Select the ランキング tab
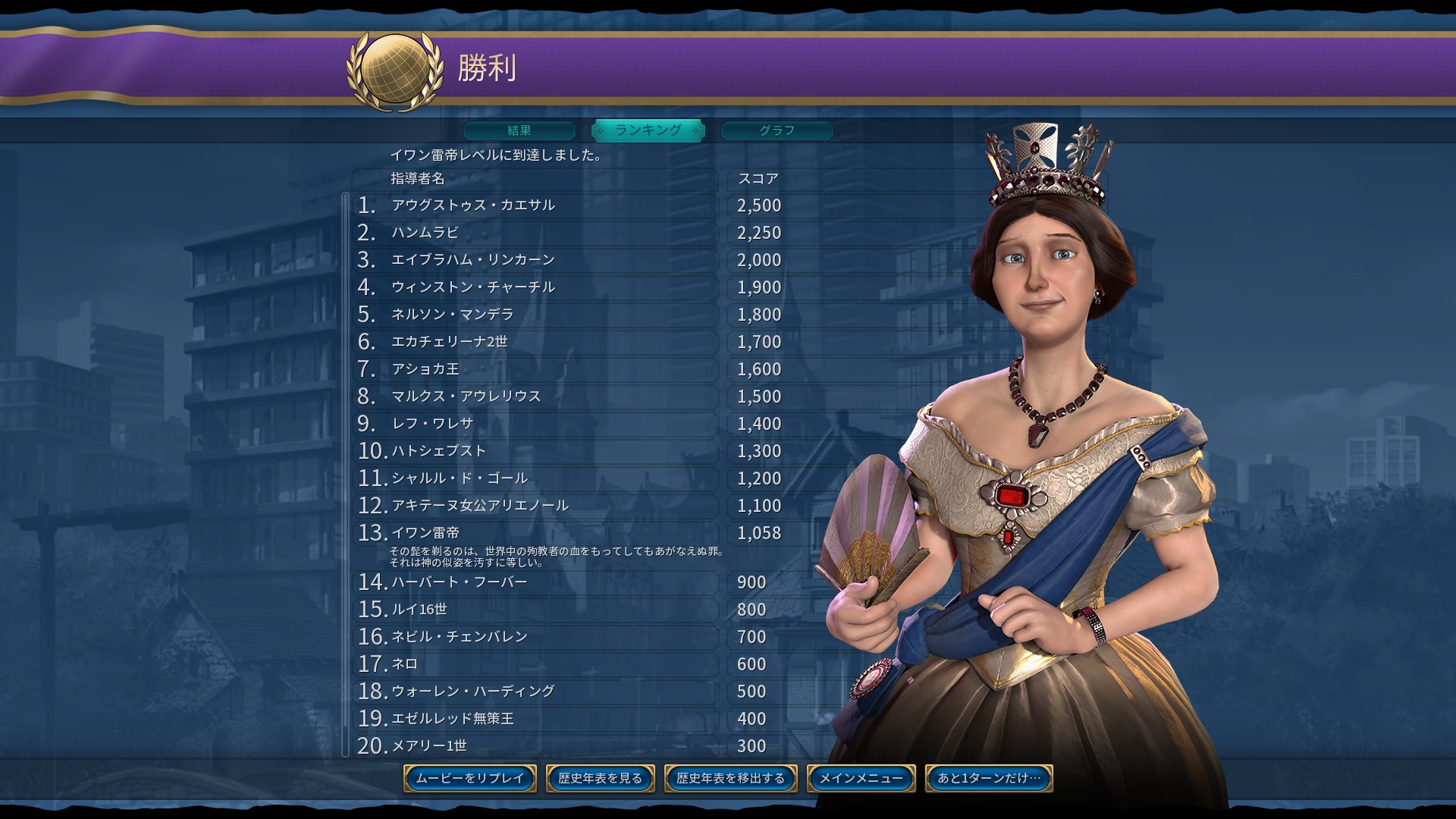Screen dimensions: 1456x819 coord(648,130)
